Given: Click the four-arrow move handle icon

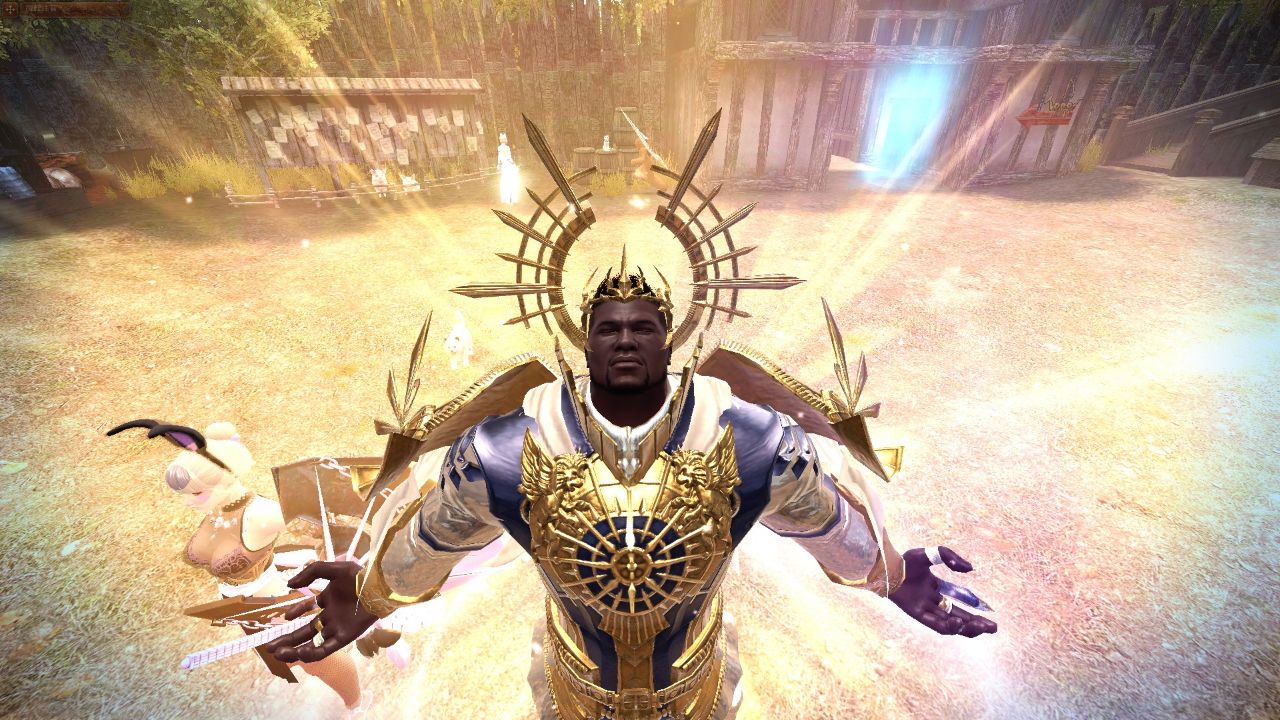Looking at the screenshot, I should (x=10, y=9).
